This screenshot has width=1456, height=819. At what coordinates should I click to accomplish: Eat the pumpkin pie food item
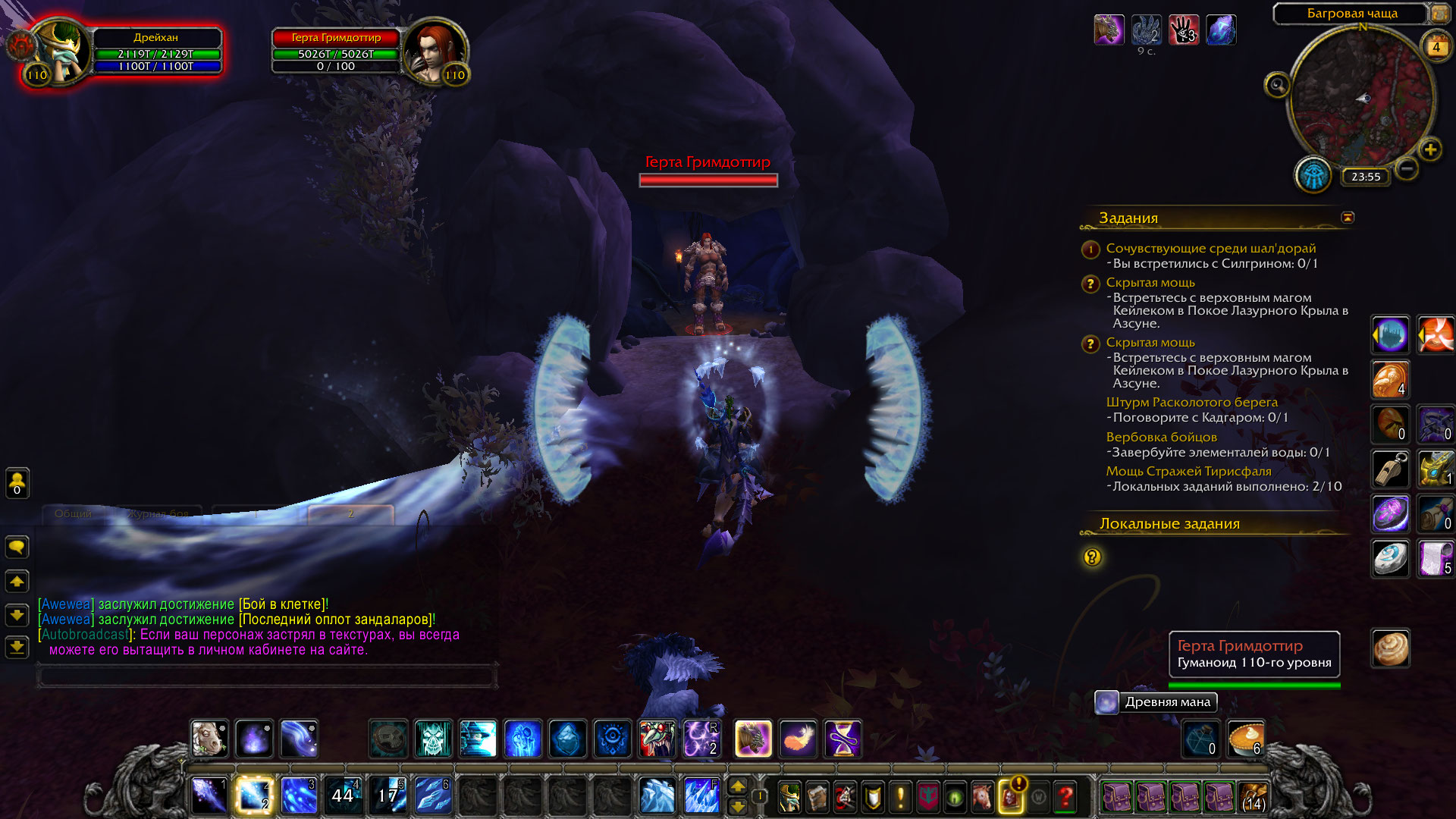[1245, 739]
